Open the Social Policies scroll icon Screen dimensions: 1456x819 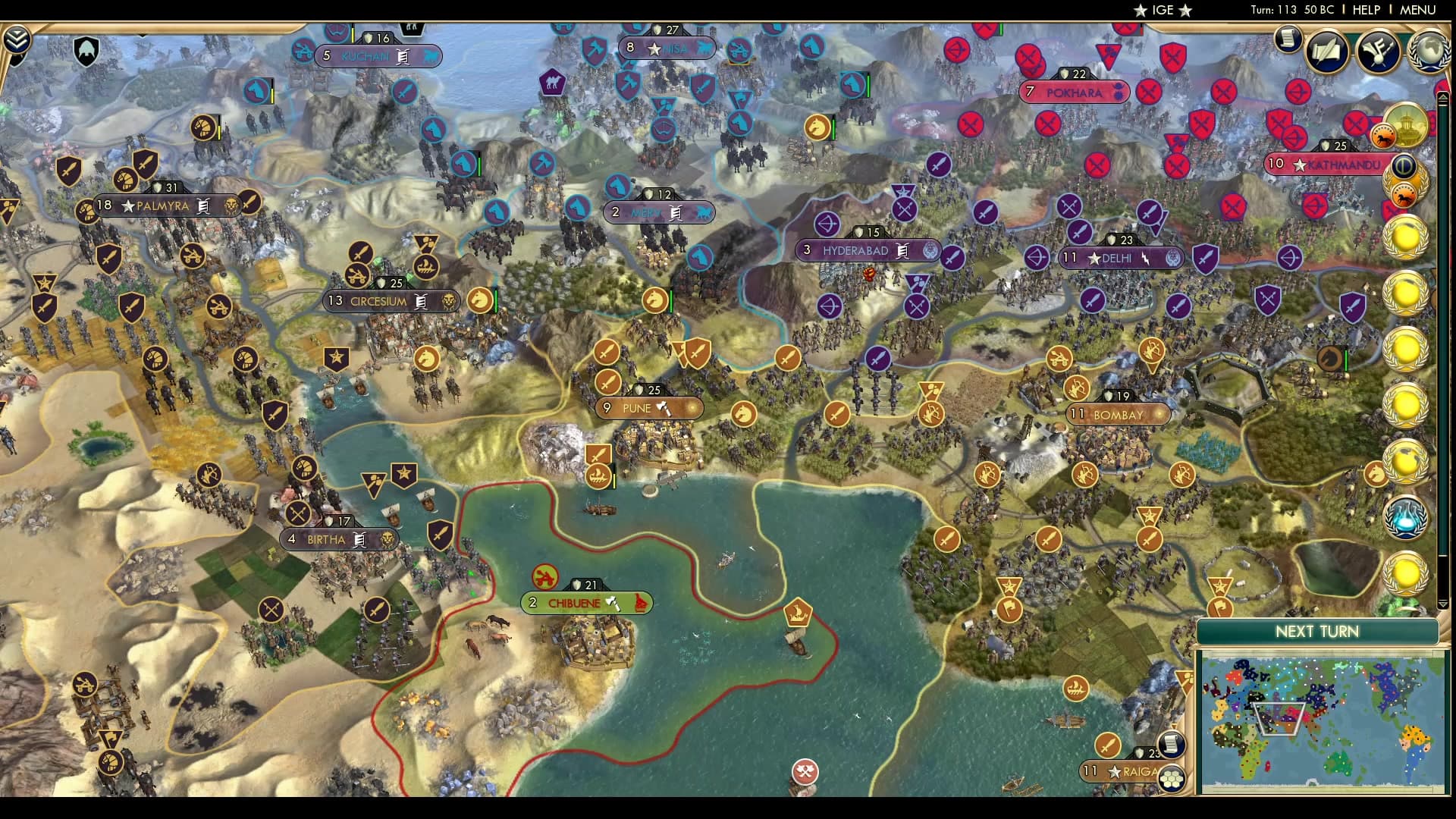(1327, 52)
